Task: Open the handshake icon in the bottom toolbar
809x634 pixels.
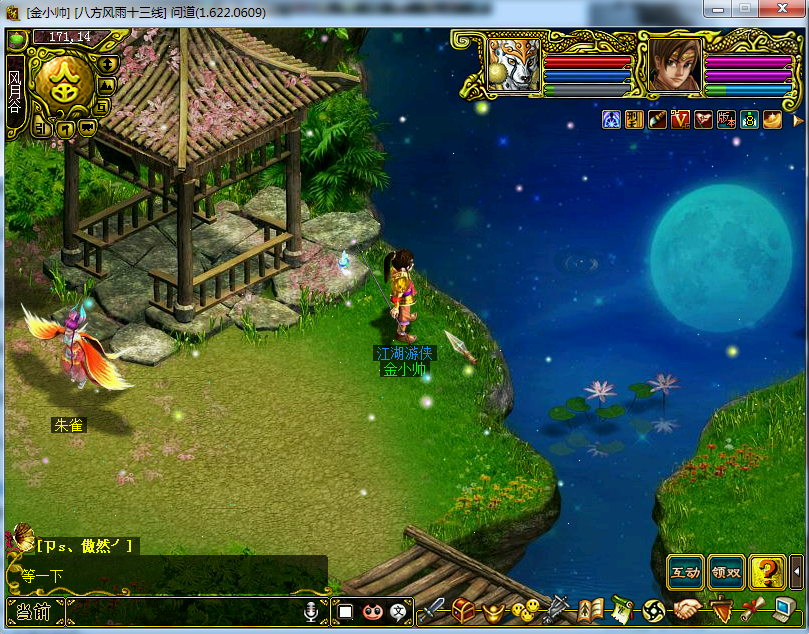Action: tap(687, 609)
